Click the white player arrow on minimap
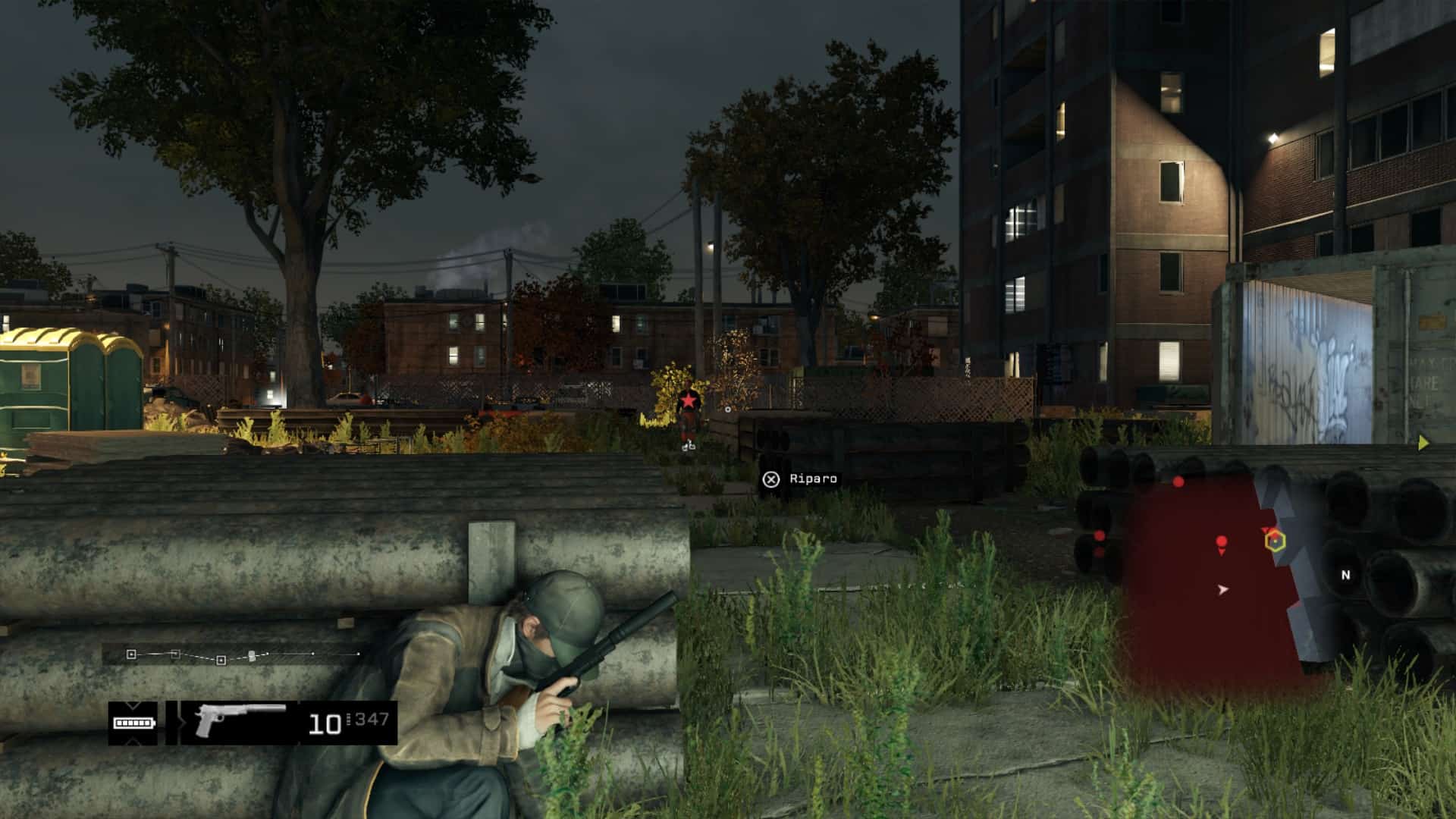Image resolution: width=1456 pixels, height=819 pixels. click(1222, 588)
